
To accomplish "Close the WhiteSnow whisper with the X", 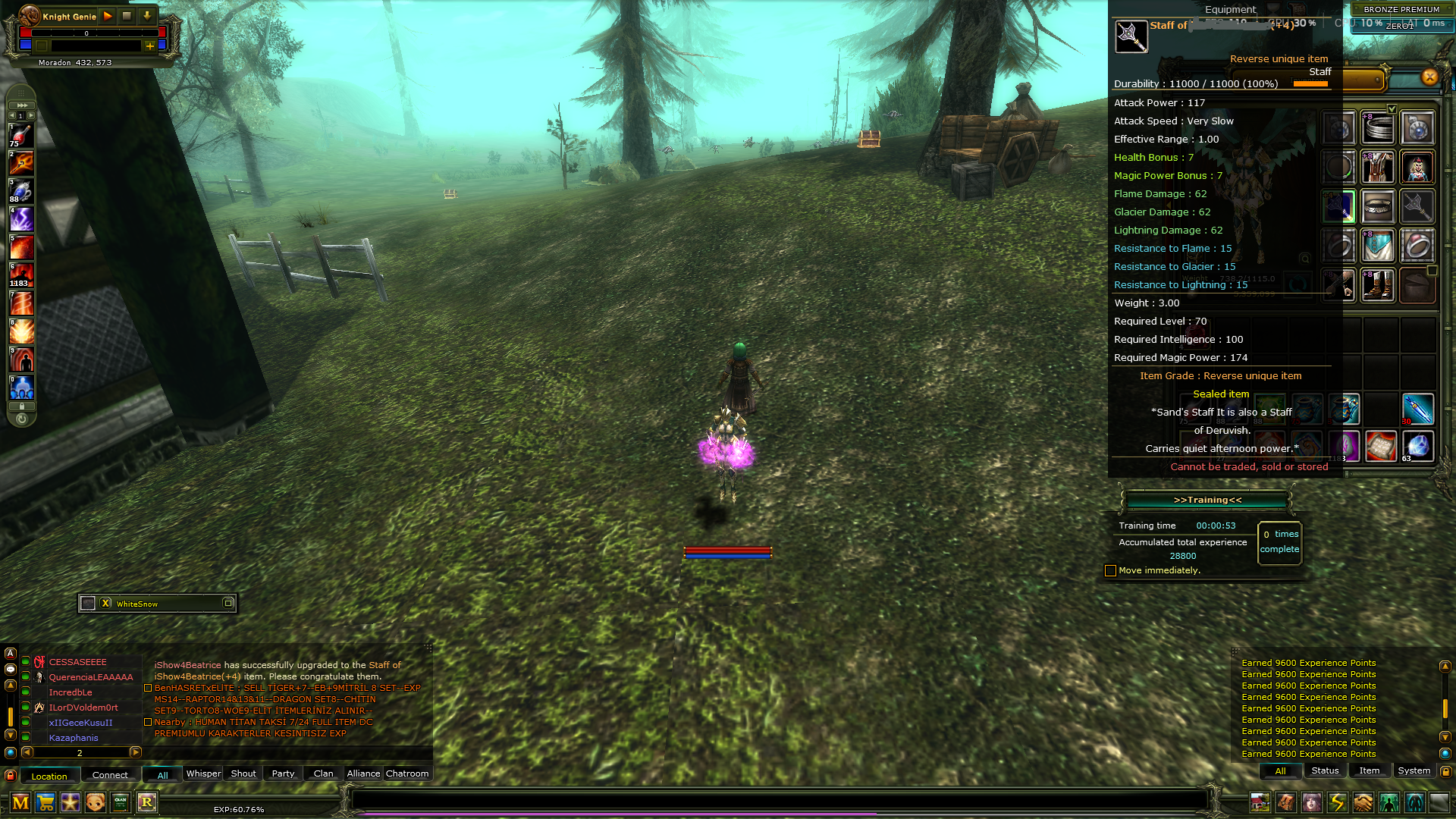I will coord(105,603).
